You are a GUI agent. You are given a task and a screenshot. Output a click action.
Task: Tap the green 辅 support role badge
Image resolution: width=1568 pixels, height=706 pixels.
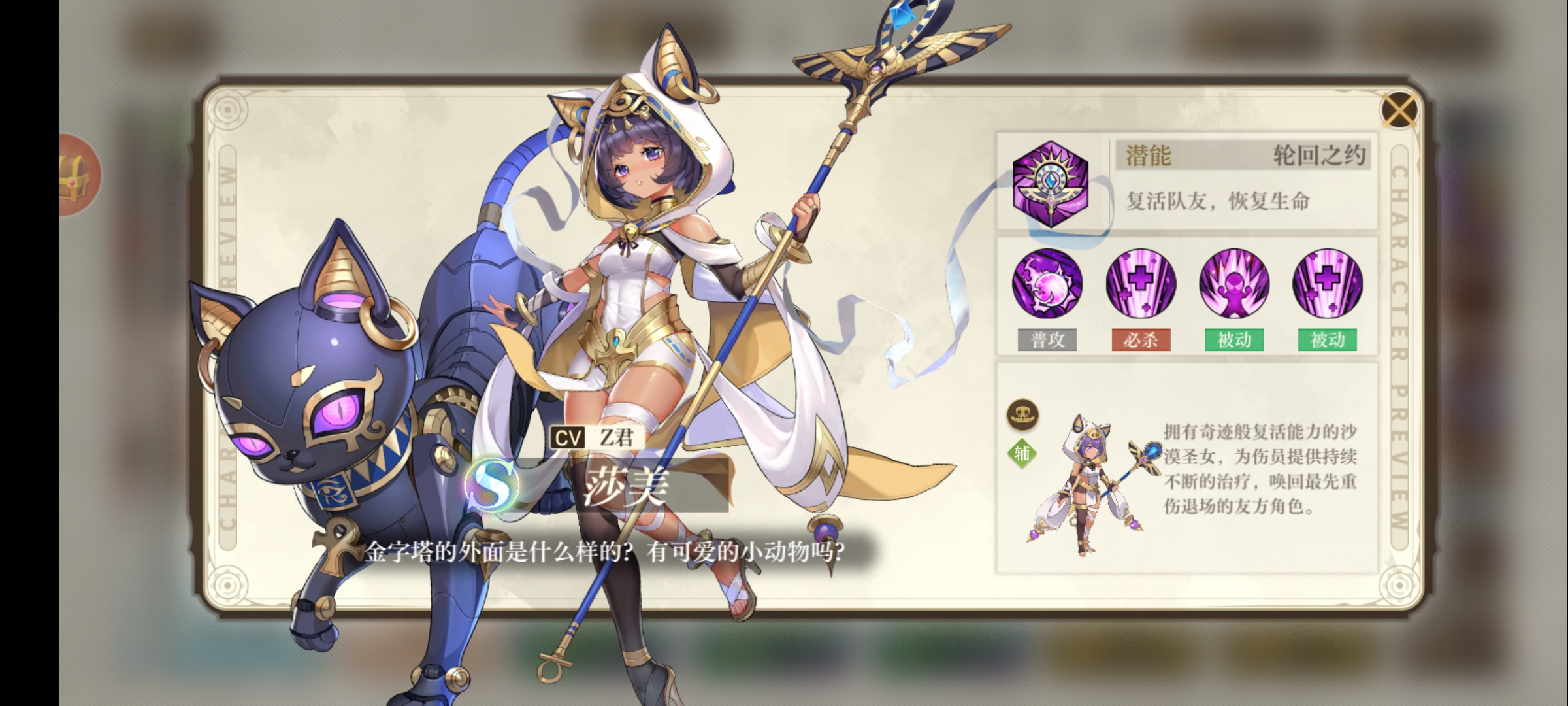click(1022, 453)
